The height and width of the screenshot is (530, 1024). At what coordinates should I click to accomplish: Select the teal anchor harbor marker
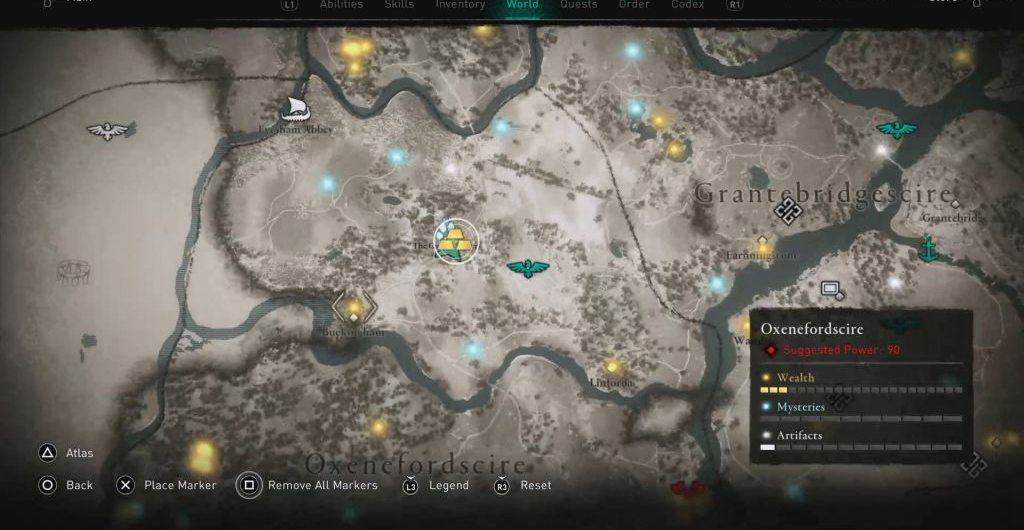929,249
